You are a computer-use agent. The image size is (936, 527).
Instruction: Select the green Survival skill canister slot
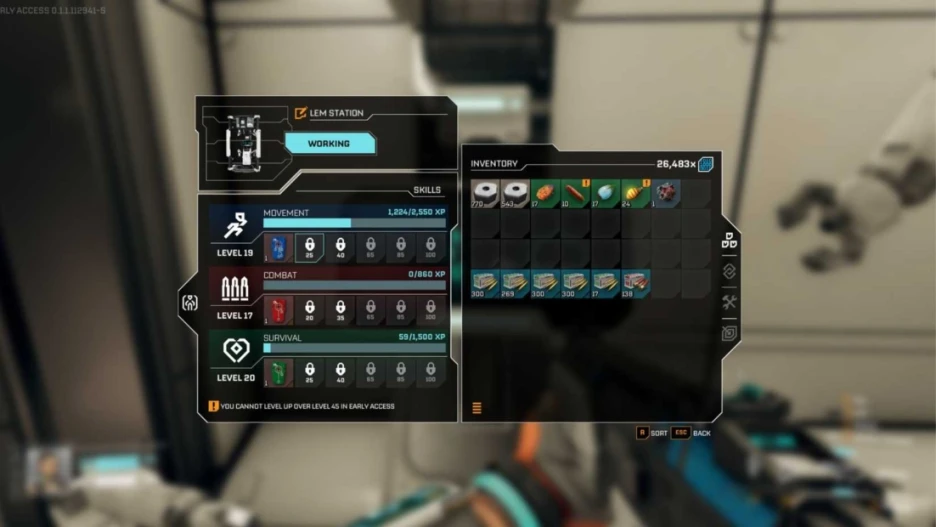tap(280, 372)
